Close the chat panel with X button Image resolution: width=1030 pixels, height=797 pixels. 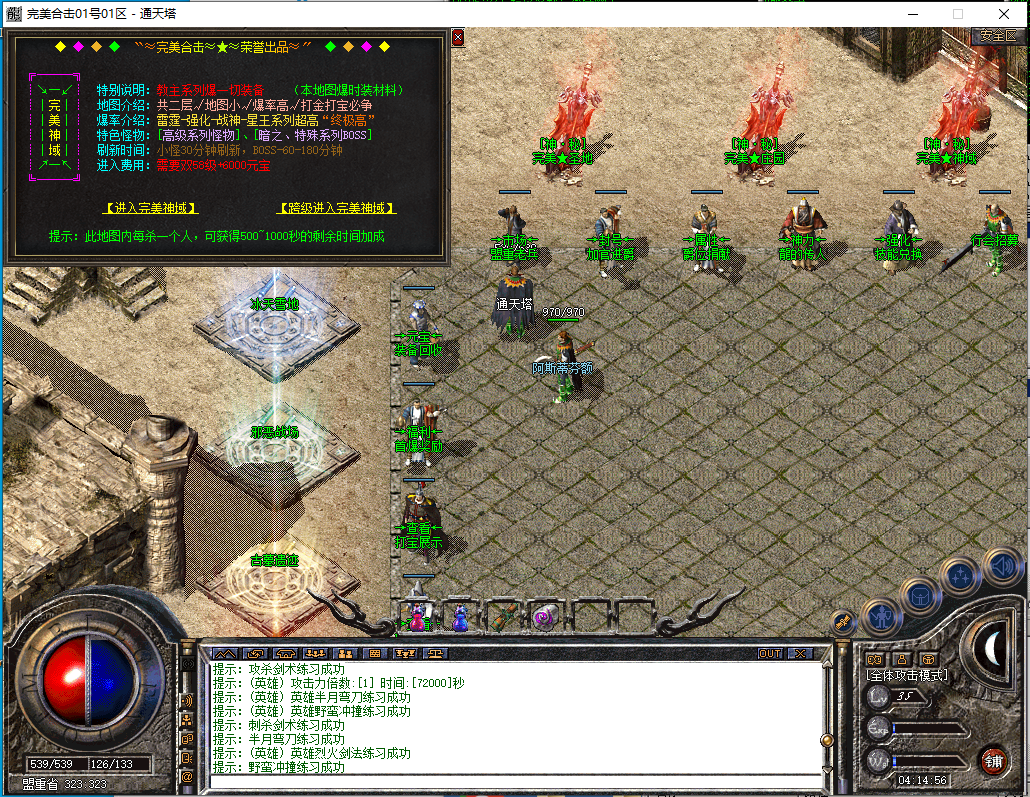point(800,653)
